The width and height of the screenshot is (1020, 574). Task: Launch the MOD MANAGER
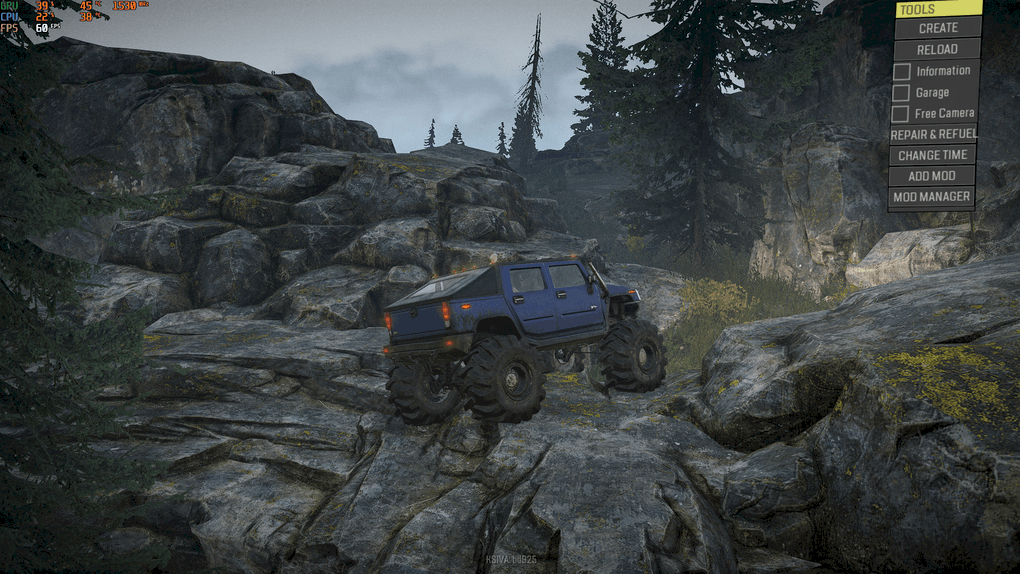click(932, 197)
